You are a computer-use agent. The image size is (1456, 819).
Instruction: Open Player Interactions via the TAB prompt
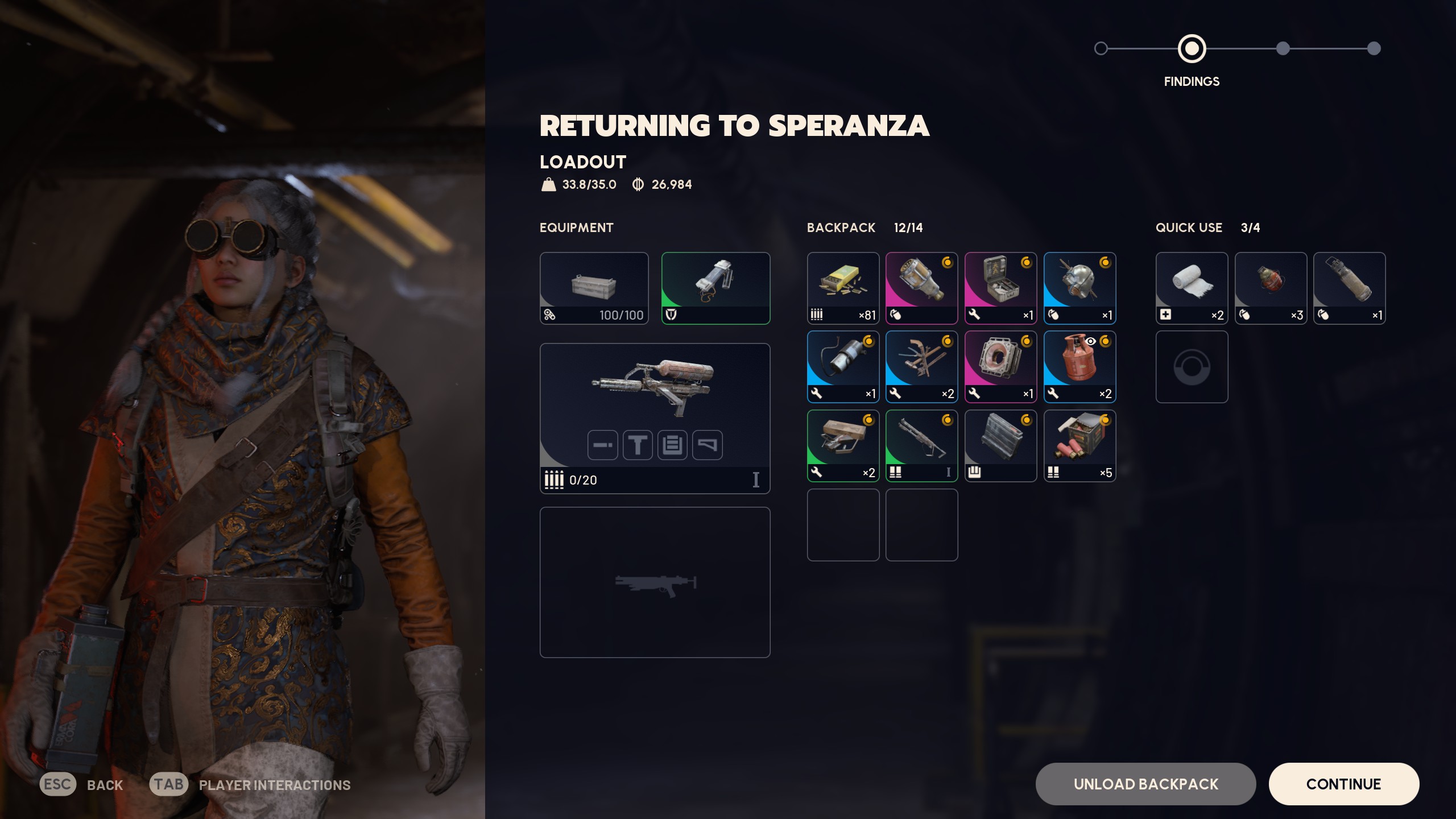coord(168,784)
